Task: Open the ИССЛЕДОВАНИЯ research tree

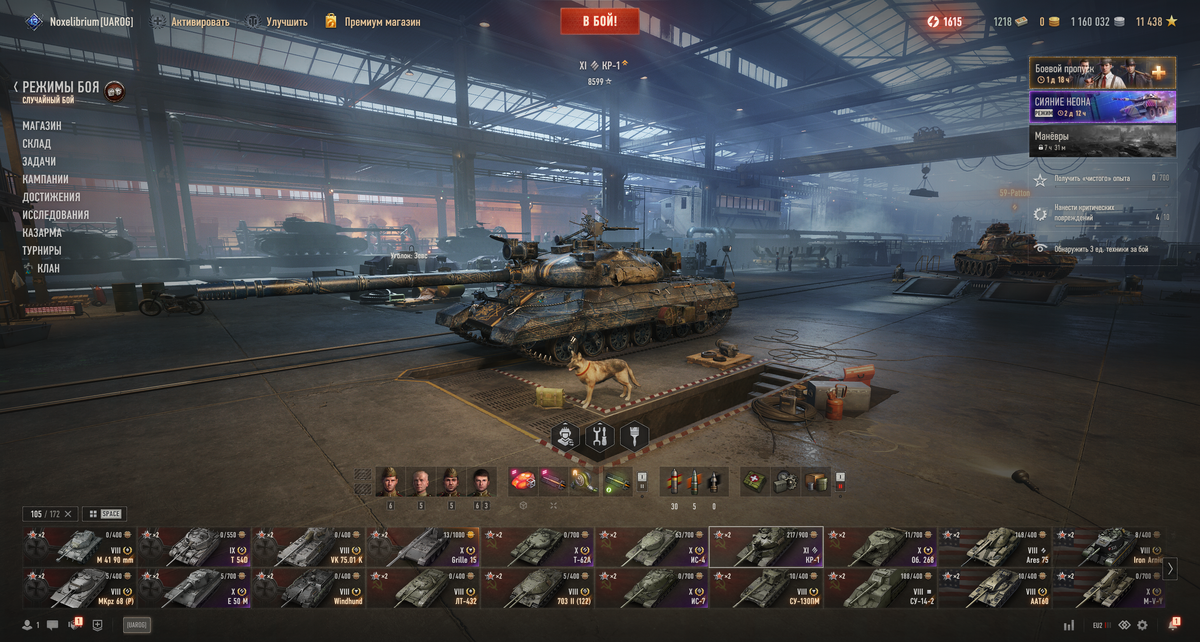Action: (x=56, y=215)
